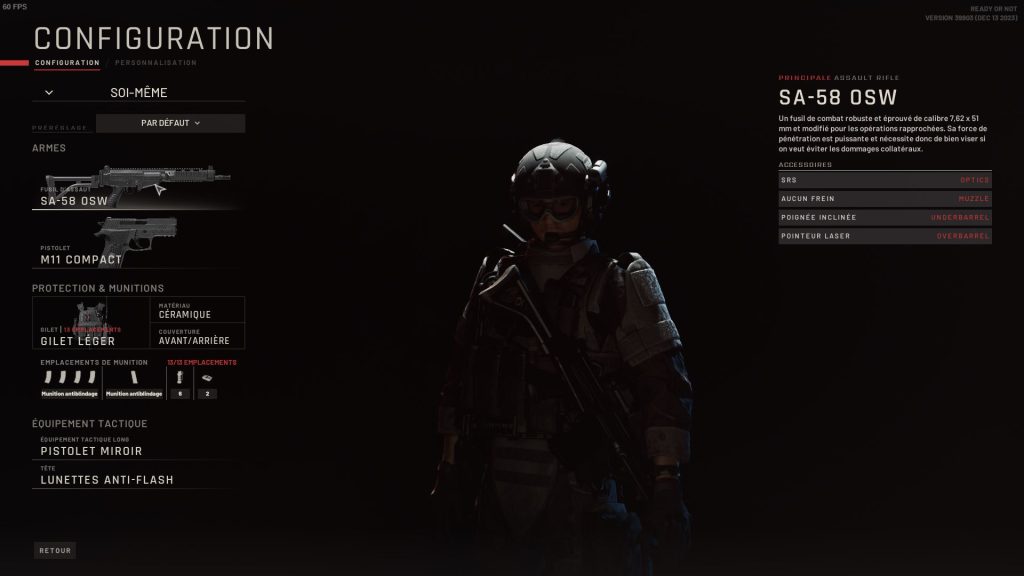Open the SRS optics attachment row
Image resolution: width=1024 pixels, height=576 pixels.
tap(885, 180)
